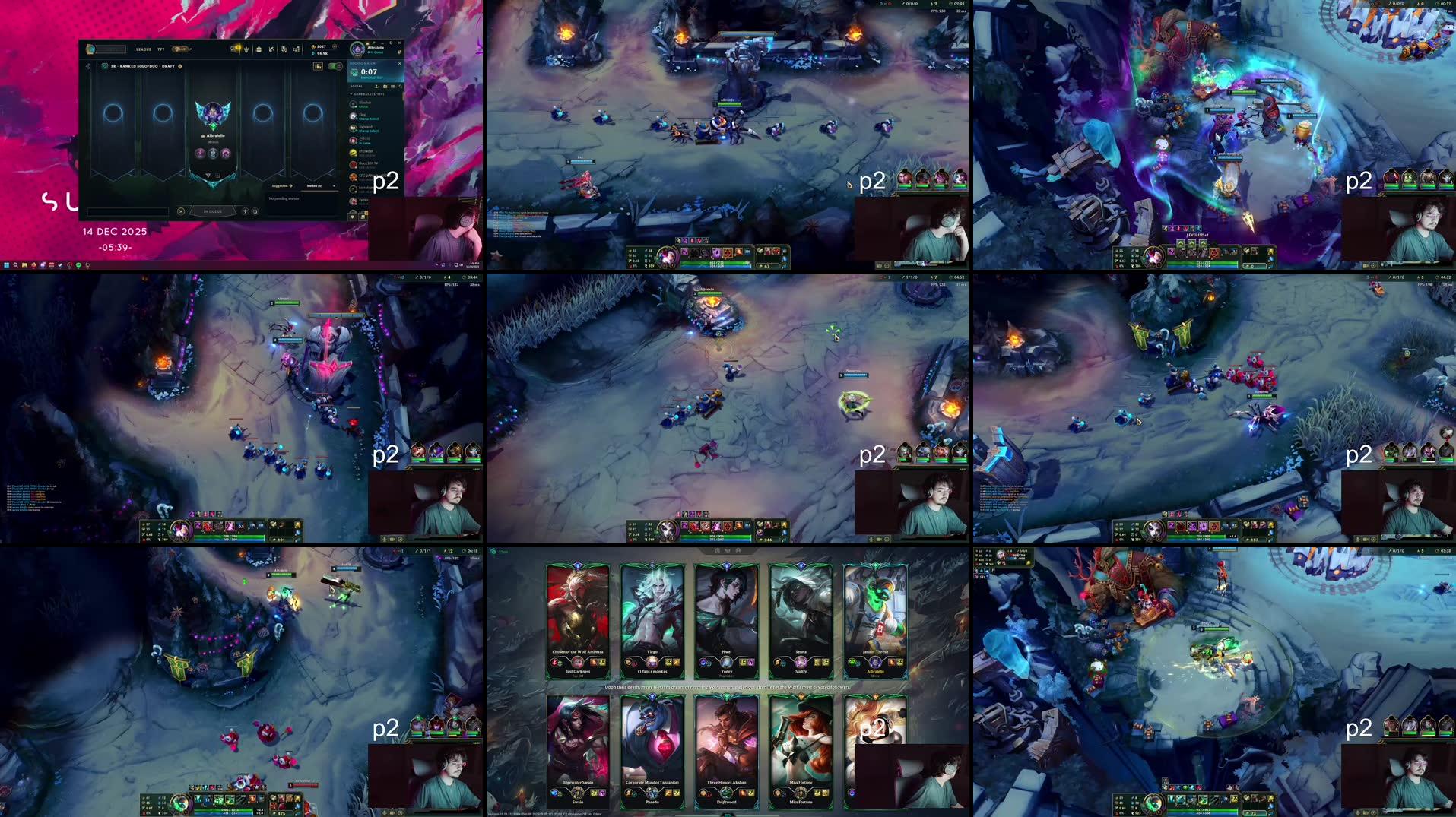This screenshot has width=1456, height=817.
Task: Open friend search with the magnifying glass icon
Action: click(401, 86)
